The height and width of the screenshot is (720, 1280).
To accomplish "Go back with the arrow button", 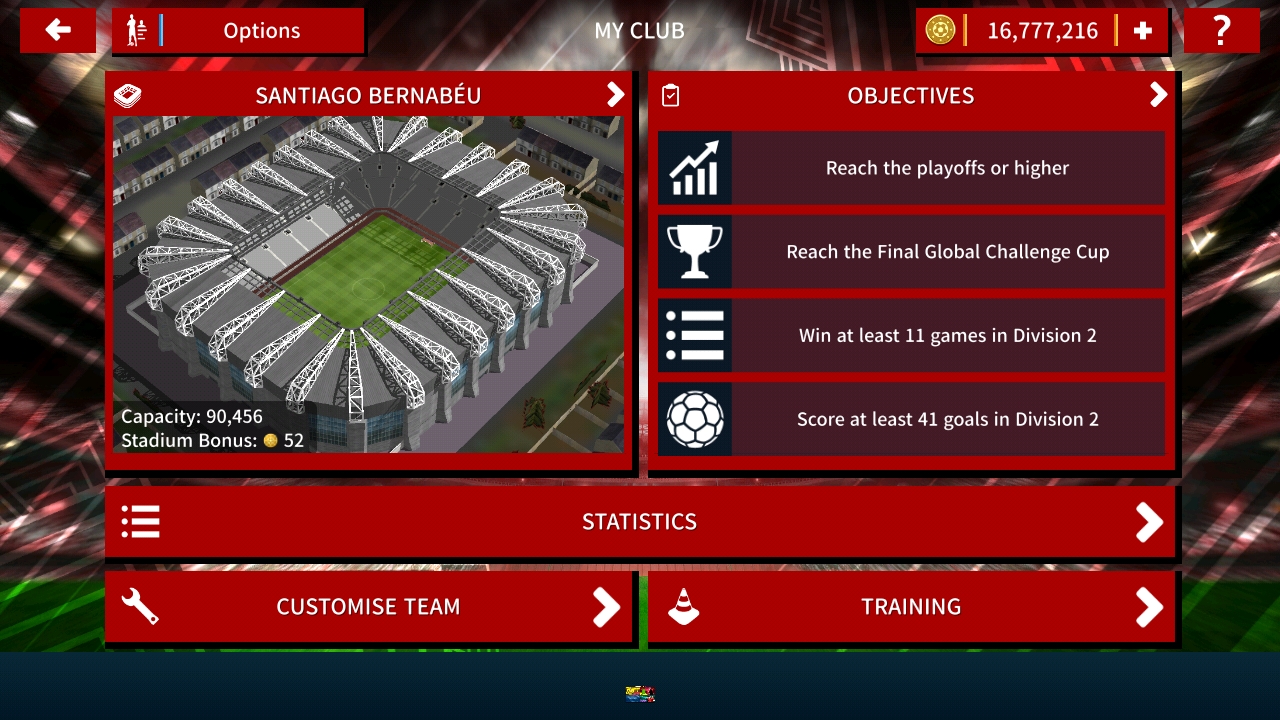I will point(58,31).
